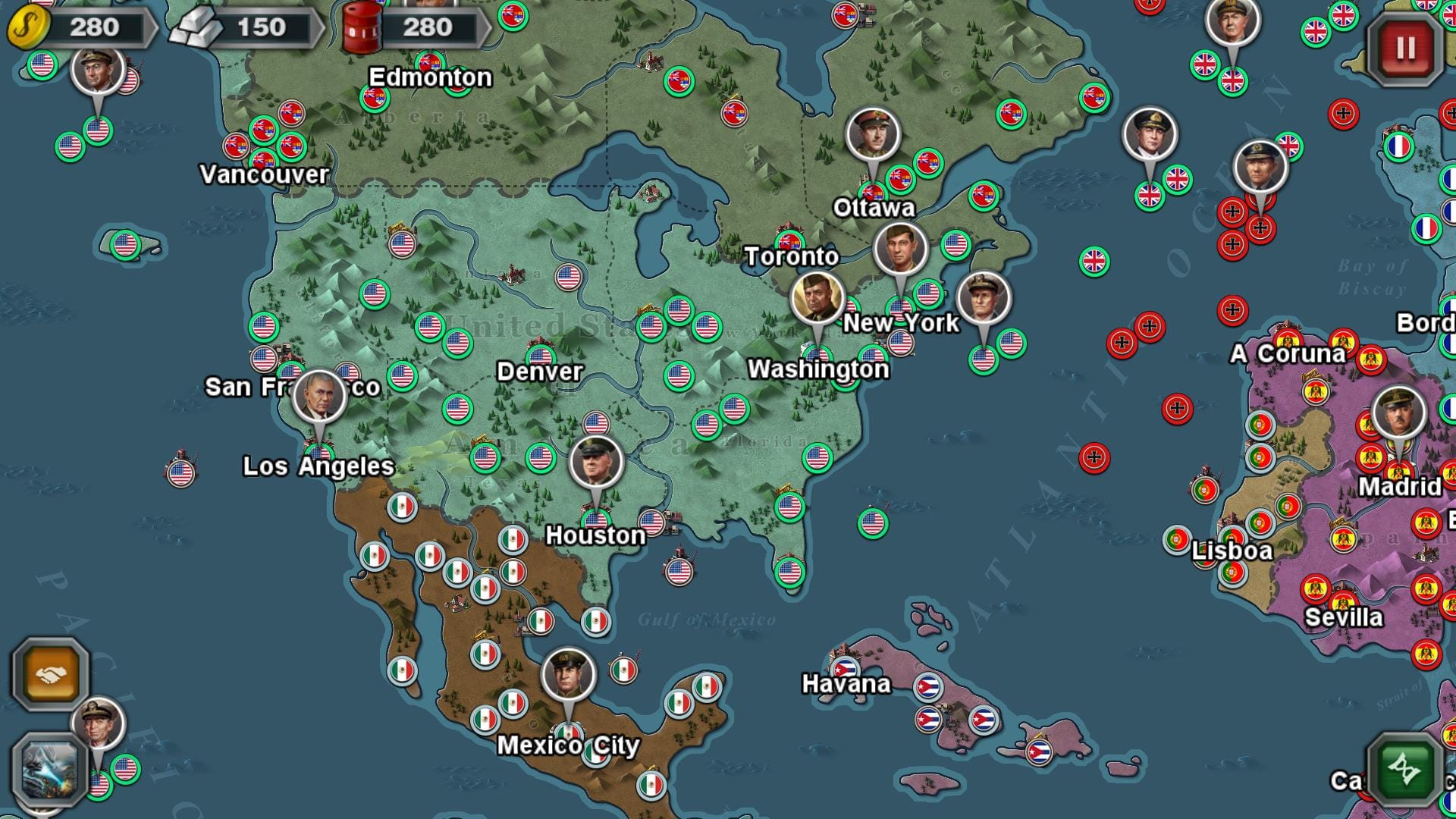
Task: Click the silver ingot resource indicator
Action: [x=200, y=27]
